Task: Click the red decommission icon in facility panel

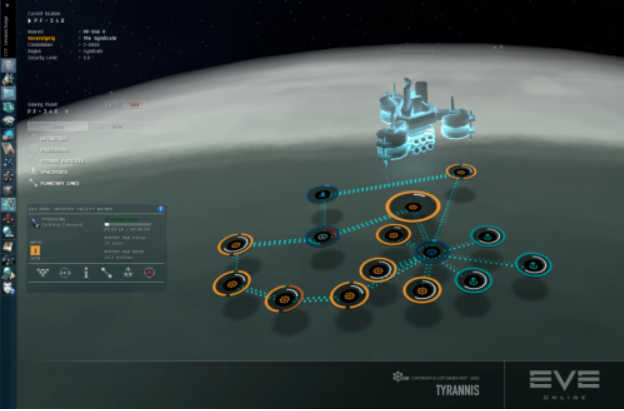Action: [148, 271]
